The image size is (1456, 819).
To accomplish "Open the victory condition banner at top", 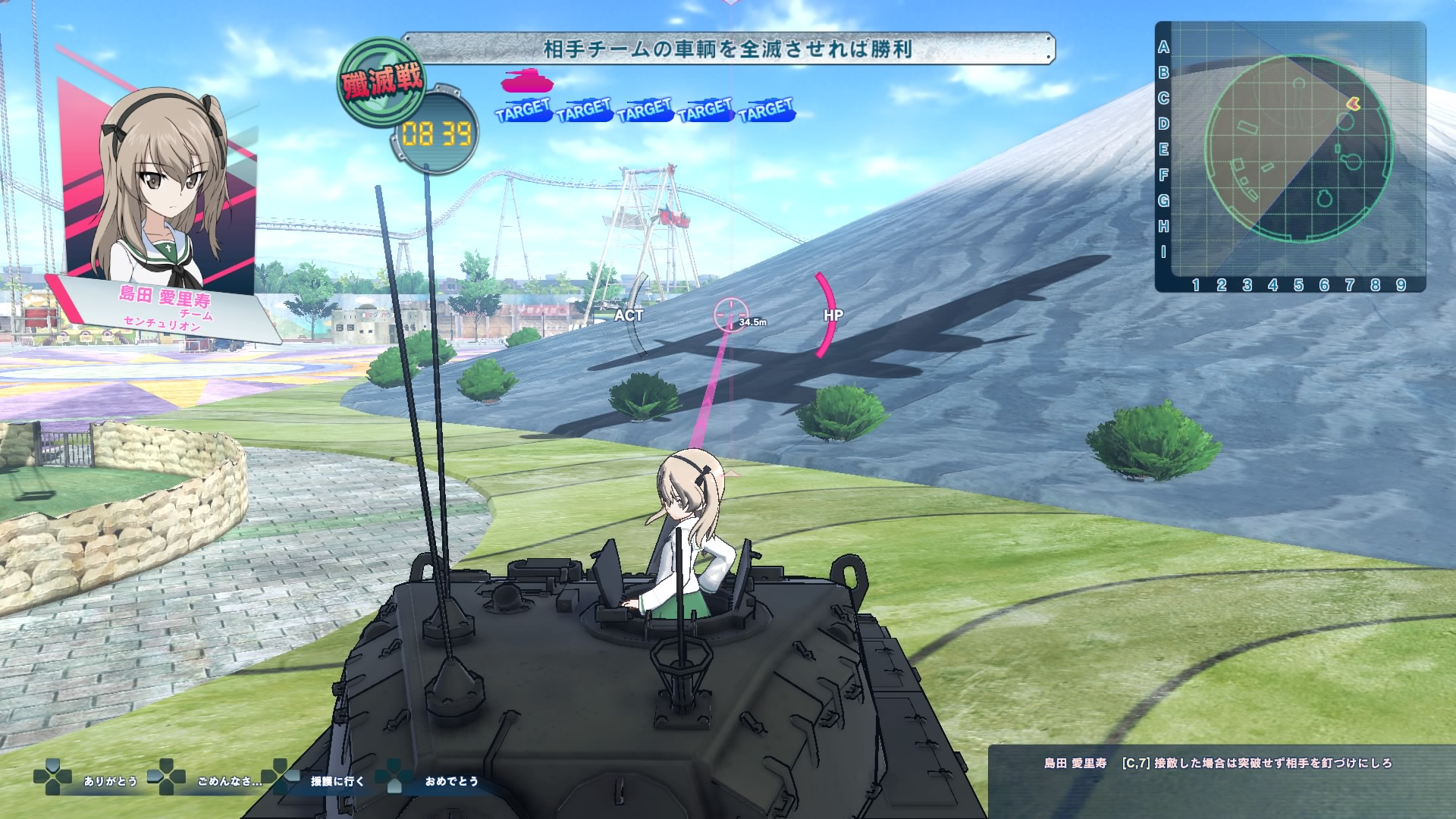I will (x=727, y=49).
